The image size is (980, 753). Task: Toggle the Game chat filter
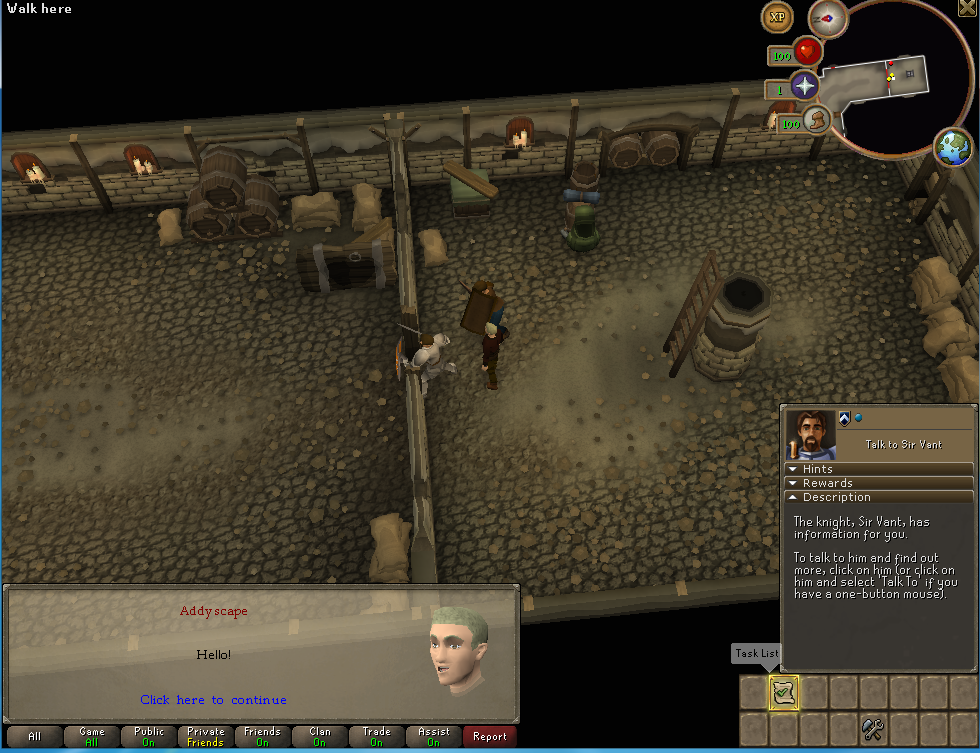click(92, 737)
